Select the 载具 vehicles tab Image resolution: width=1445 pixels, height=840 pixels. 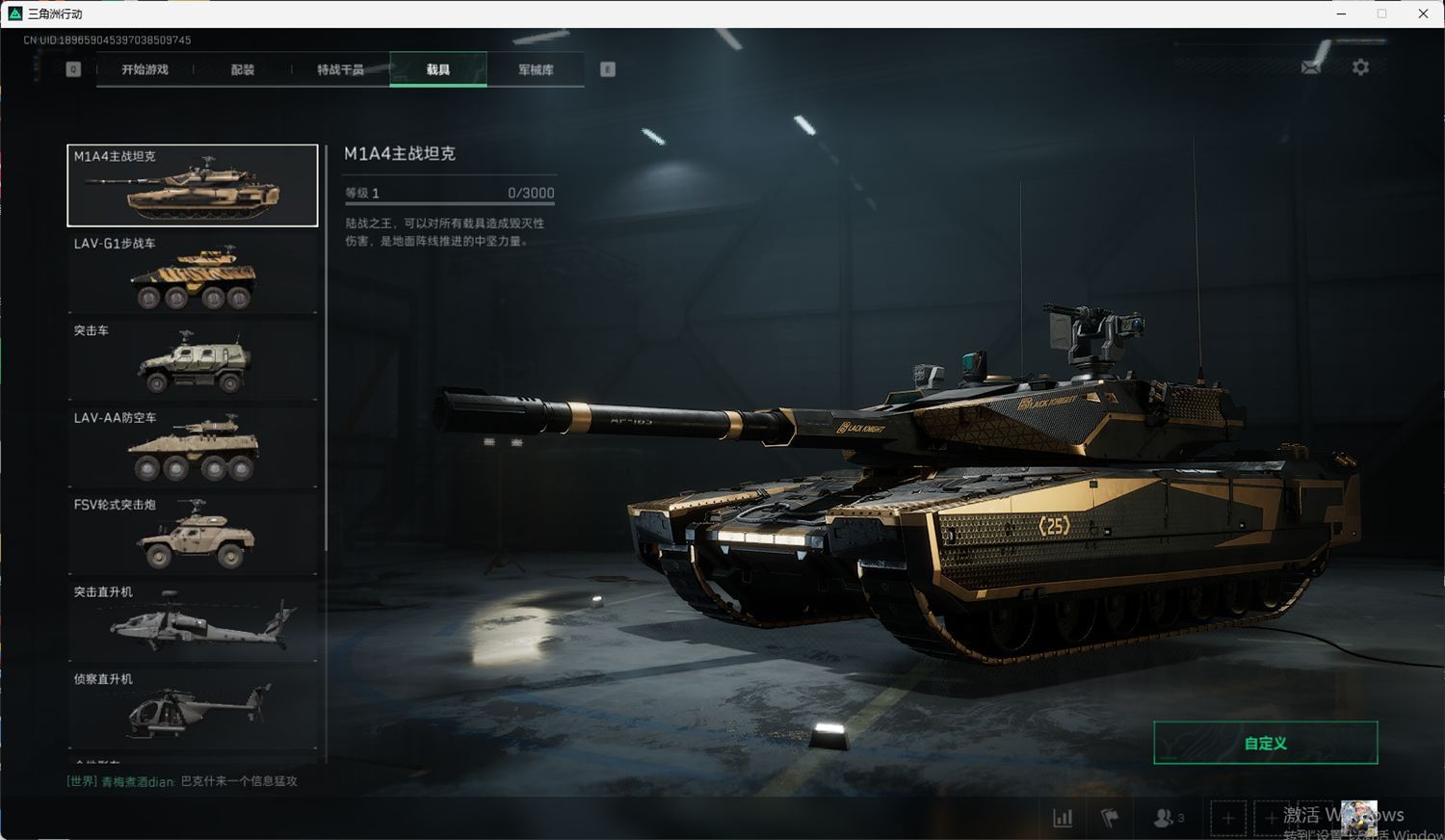tap(438, 69)
